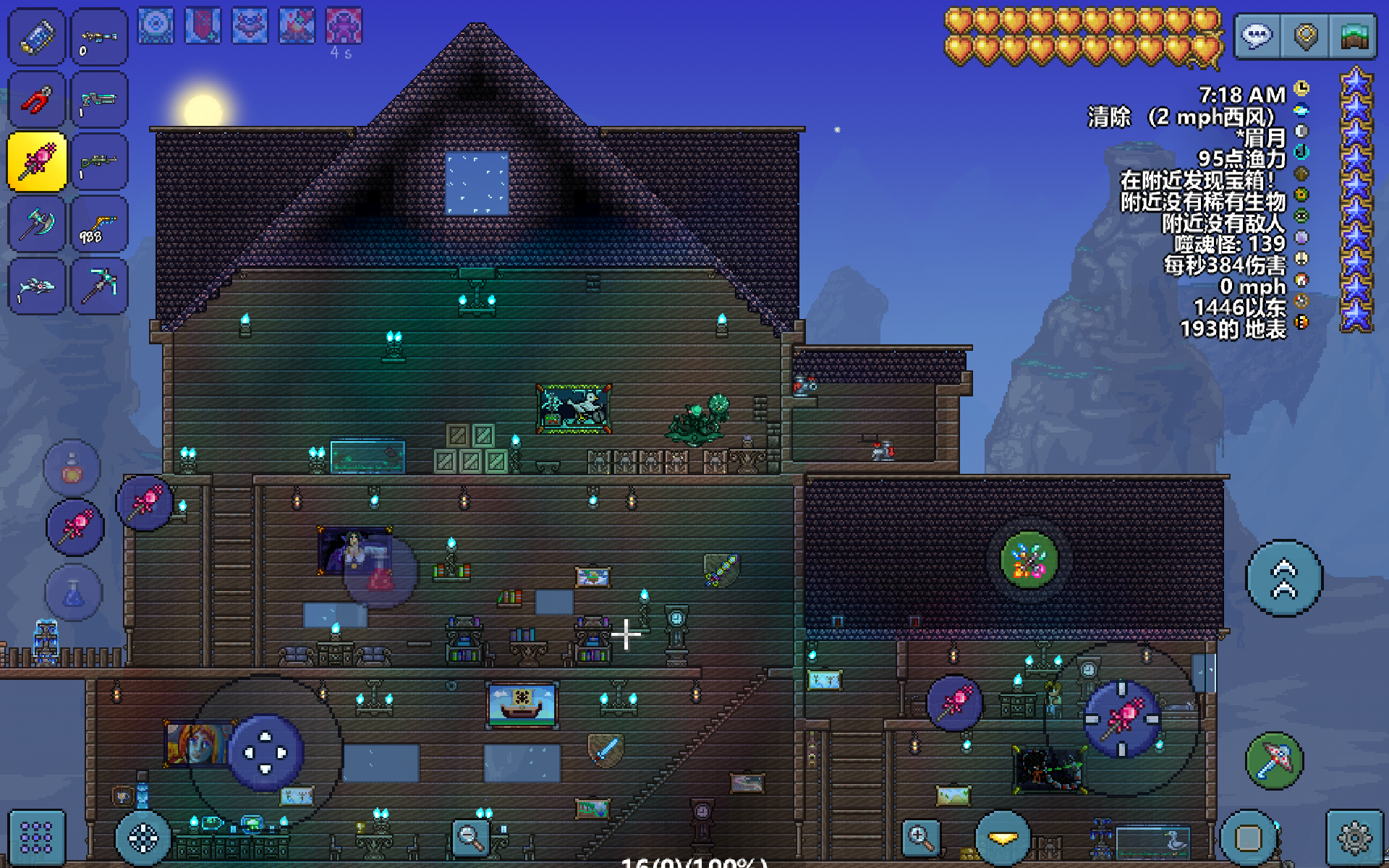The height and width of the screenshot is (868, 1389).
Task: Open the settings gear button
Action: tap(1354, 838)
